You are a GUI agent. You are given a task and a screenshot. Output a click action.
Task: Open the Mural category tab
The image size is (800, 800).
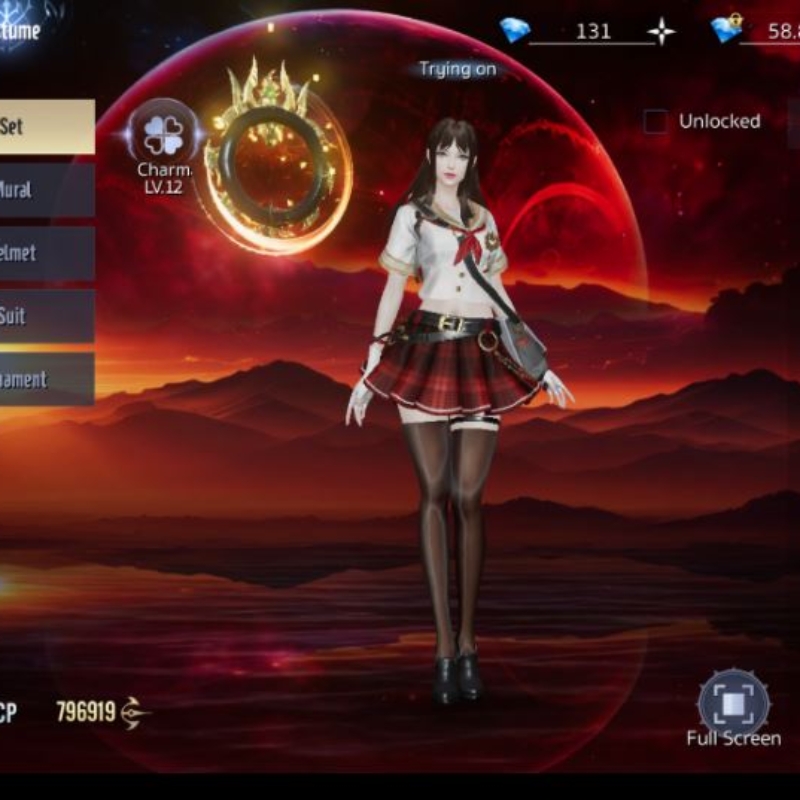[45, 190]
